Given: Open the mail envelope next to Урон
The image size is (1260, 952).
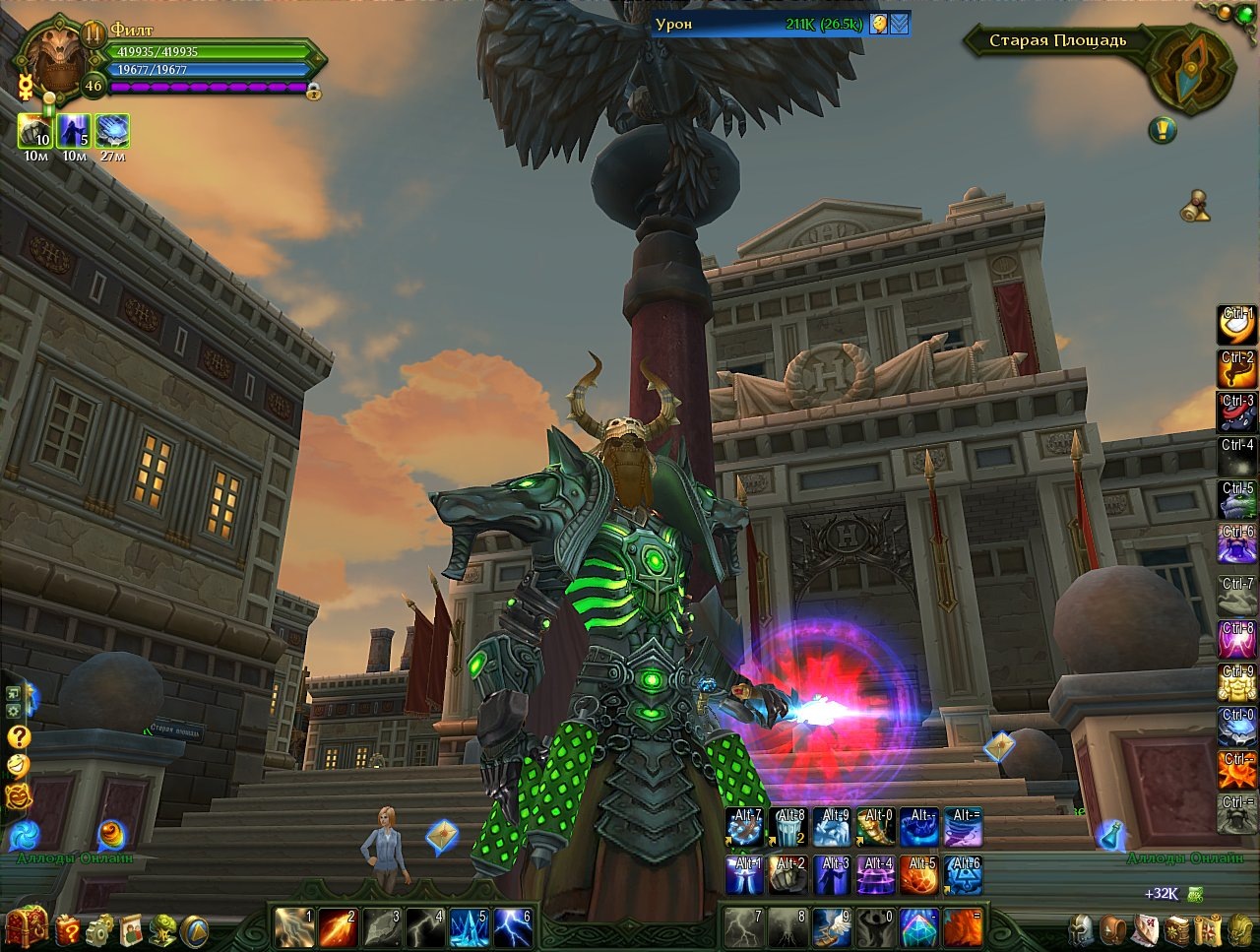Looking at the screenshot, I should coord(900,24).
